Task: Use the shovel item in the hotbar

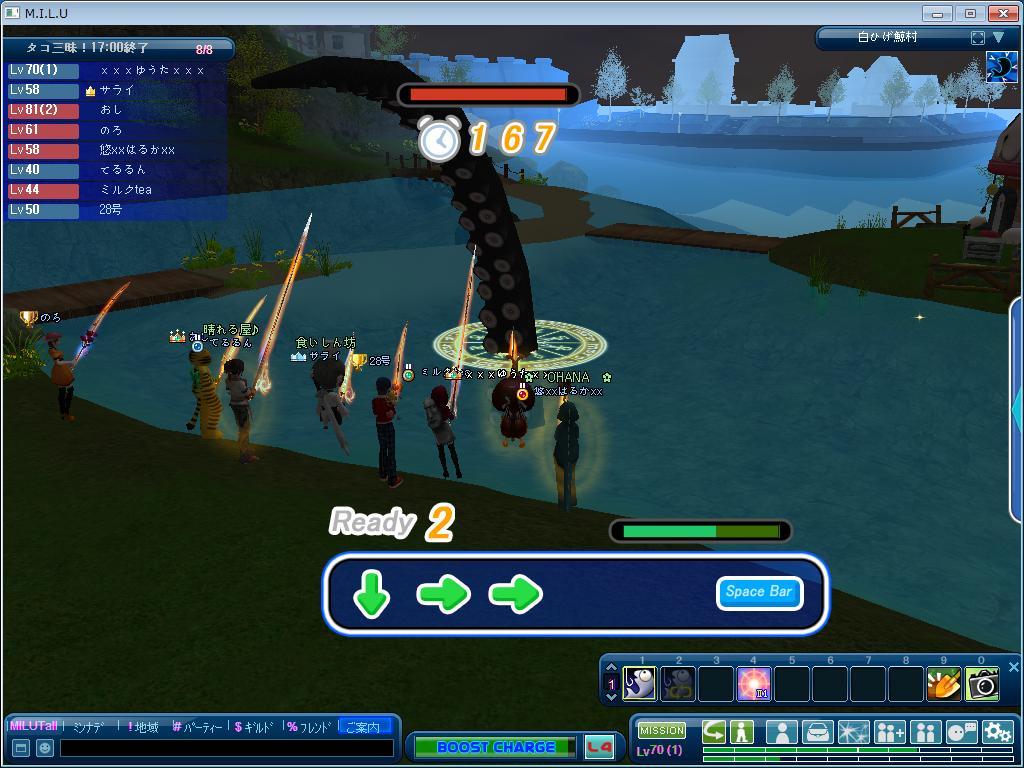Action: [x=943, y=684]
